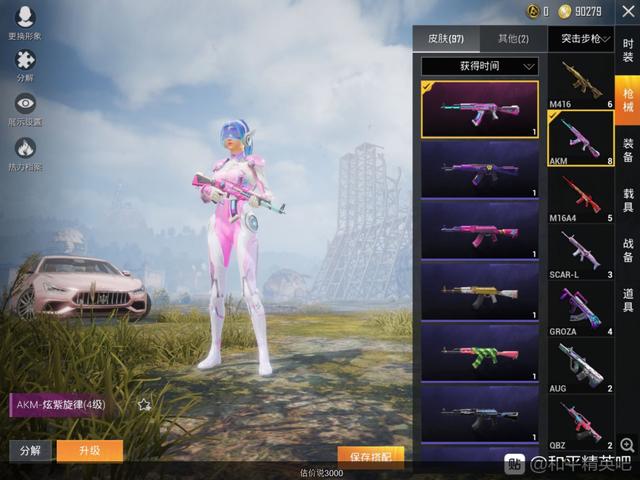
Task: Open 展示设置 display settings
Action: point(25,108)
